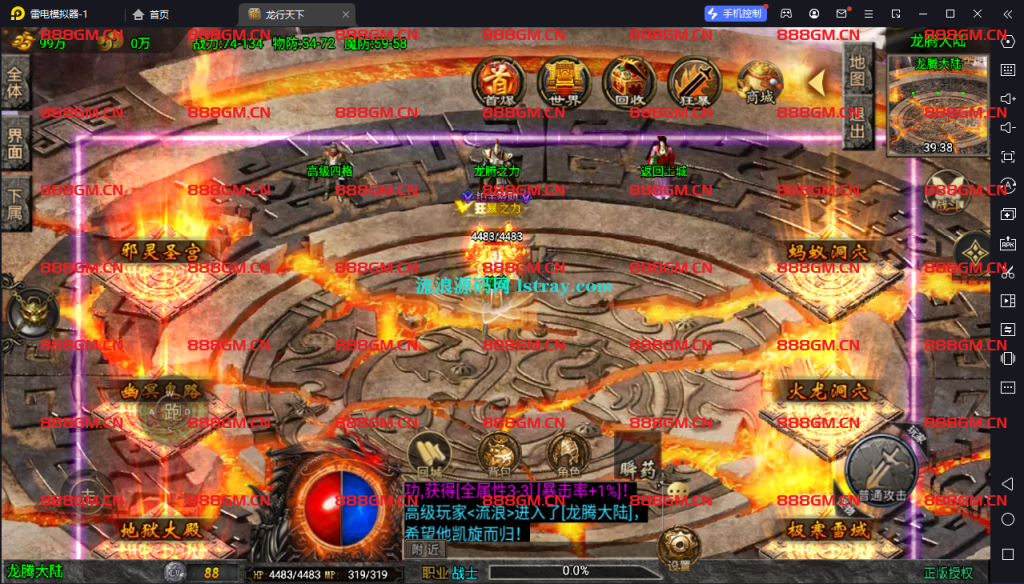1024x584 pixels.
Task: Open the 龙腾大陆 minimap
Action: point(937,106)
